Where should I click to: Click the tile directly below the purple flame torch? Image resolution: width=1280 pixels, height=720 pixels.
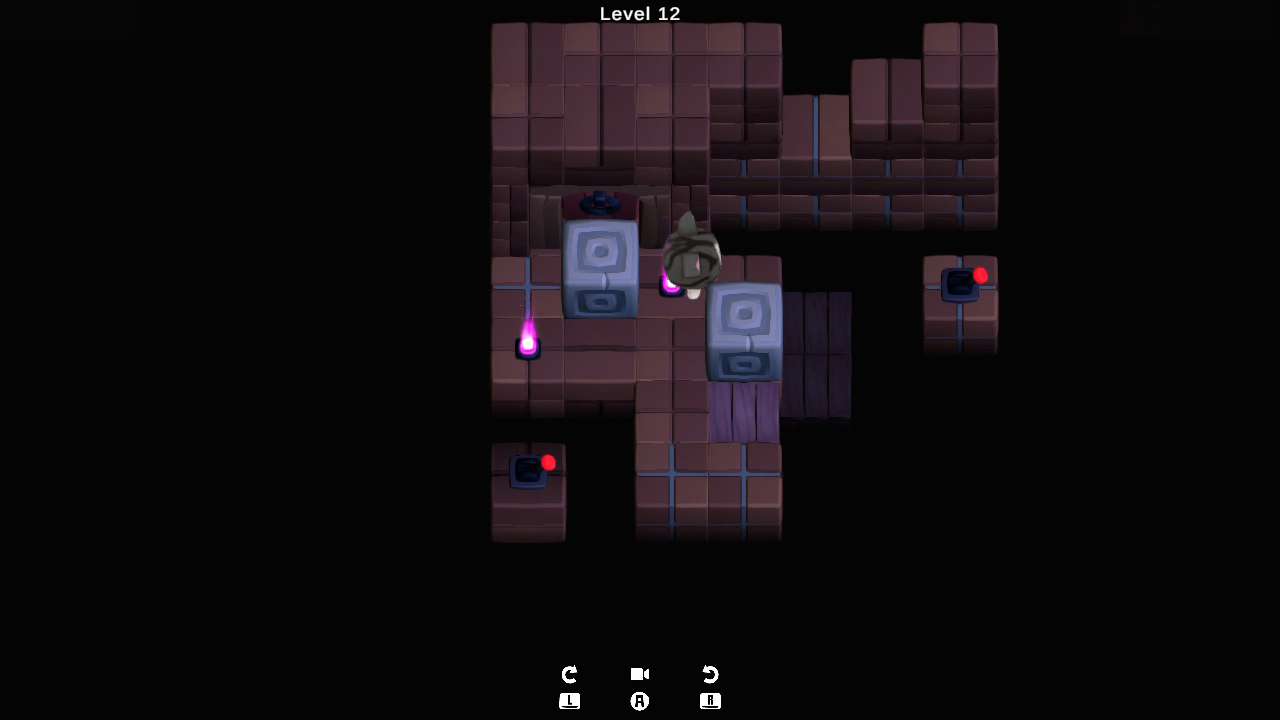pos(528,385)
